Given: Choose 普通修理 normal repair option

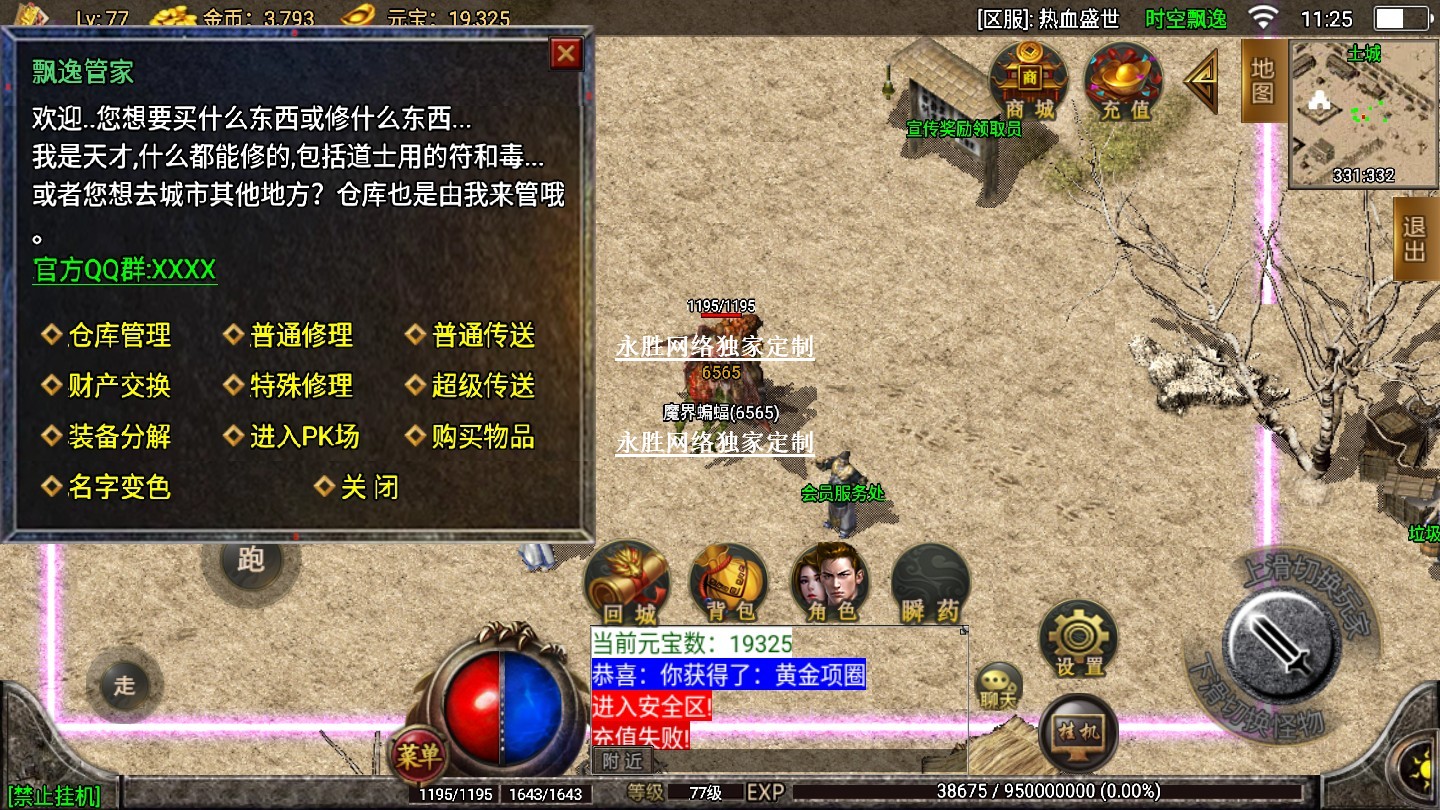Looking at the screenshot, I should coord(301,336).
